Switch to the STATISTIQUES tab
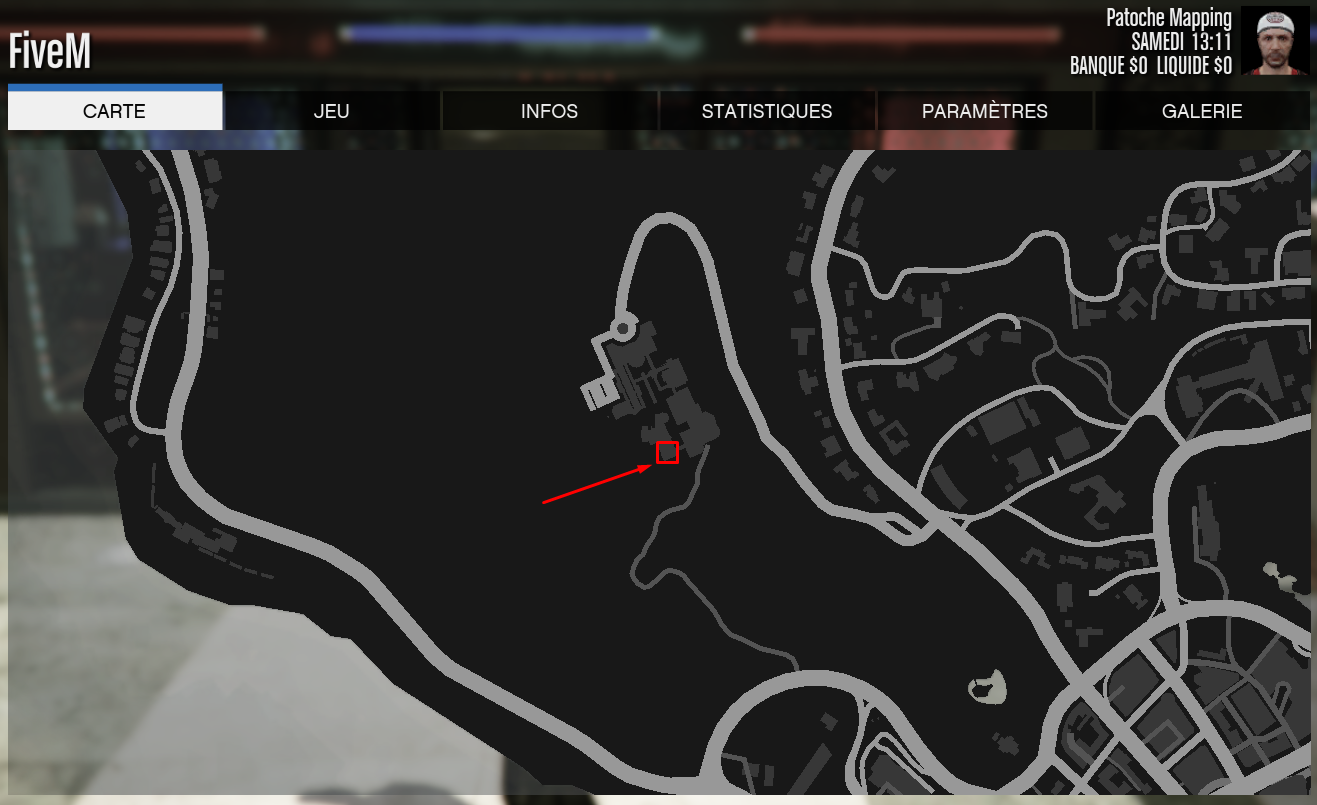Screen dimensions: 1317x805 click(767, 111)
